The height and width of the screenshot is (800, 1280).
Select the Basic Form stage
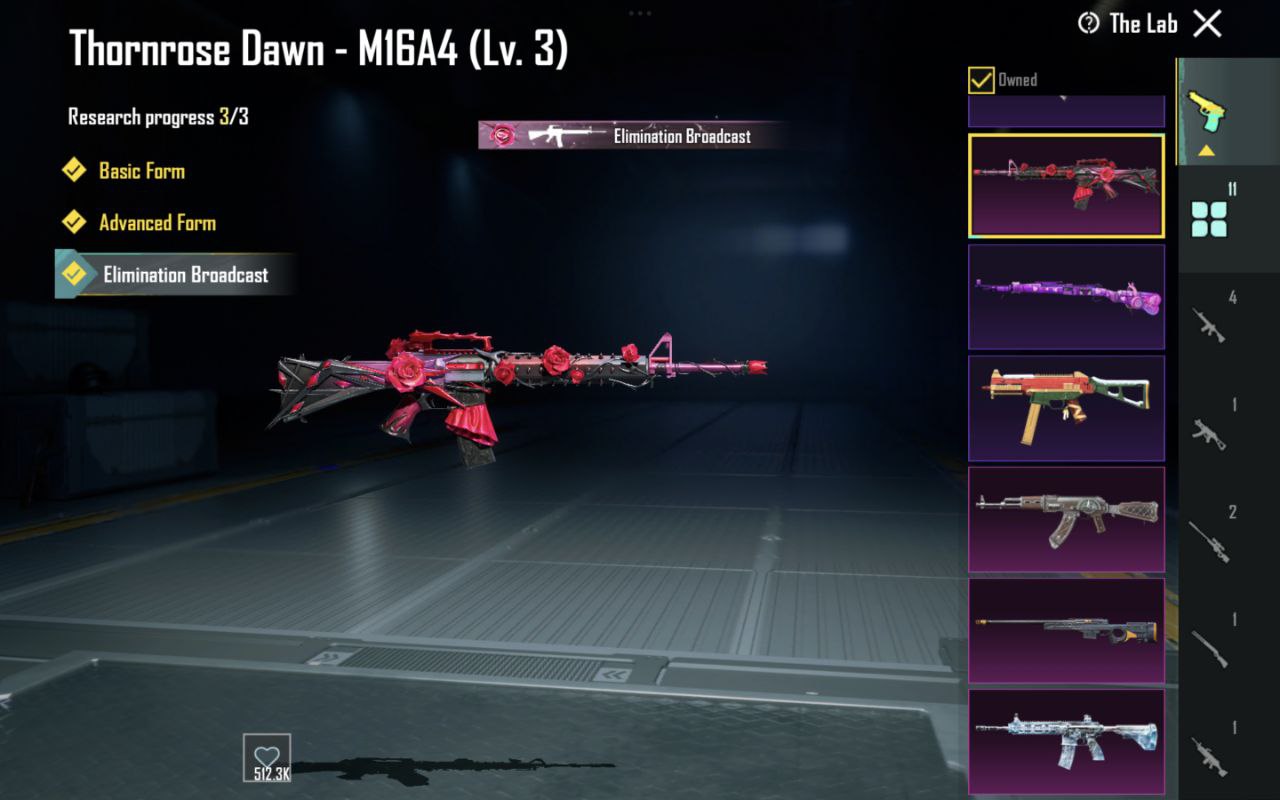[141, 170]
